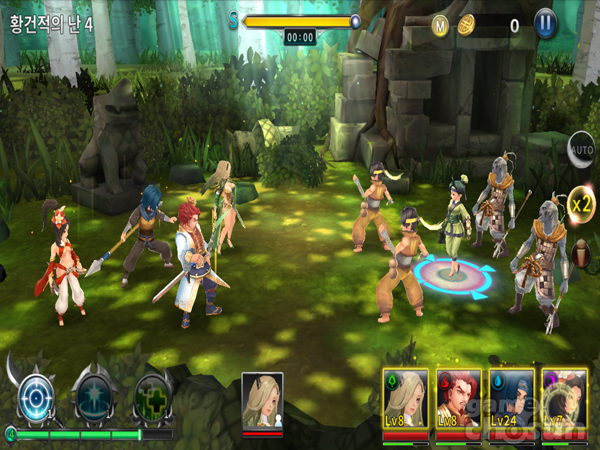Activate the x2 speed button
Viewport: 600px width, 450px height.
(581, 206)
